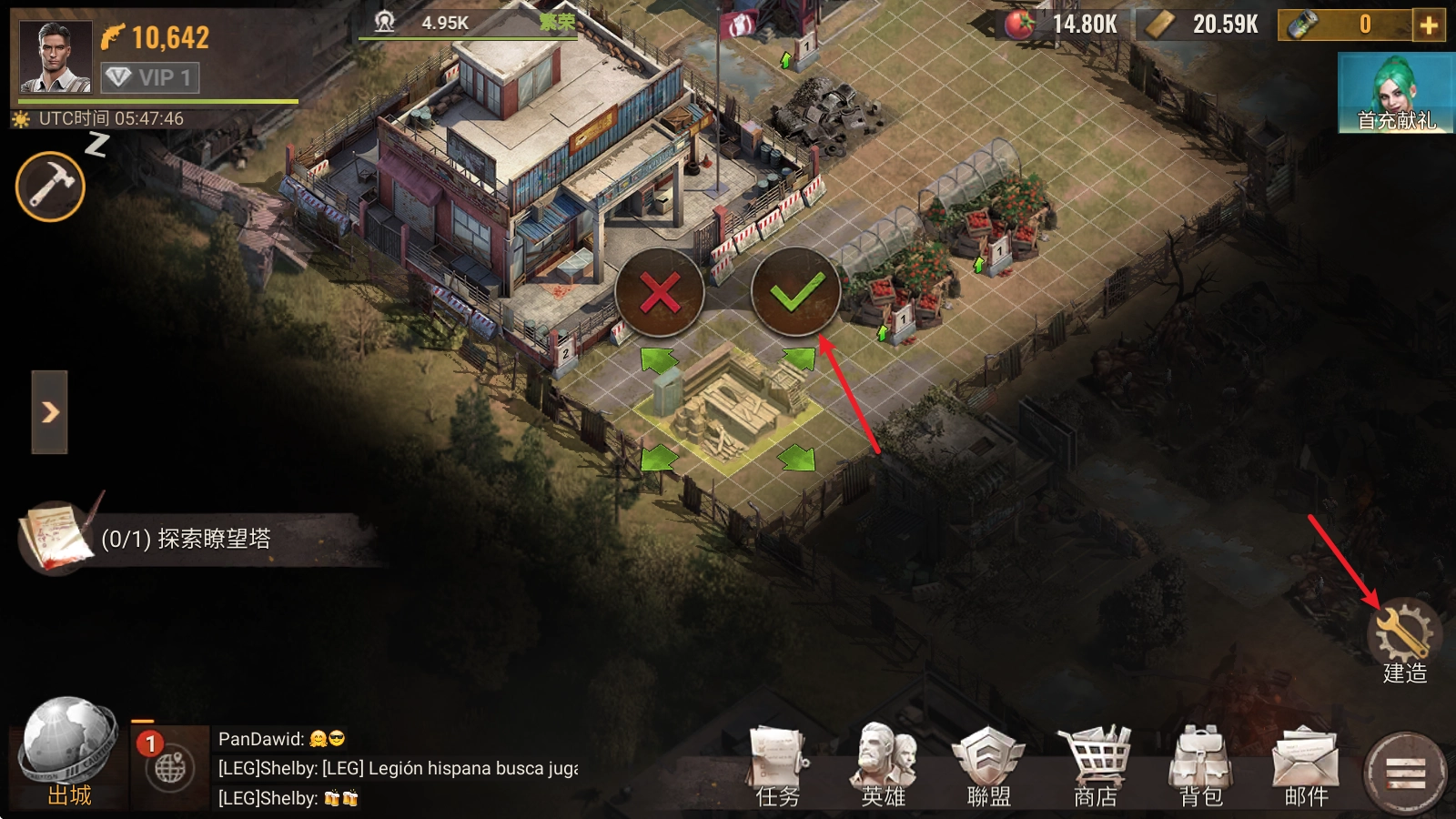Click the player avatar portrait
The image size is (1456, 819).
point(56,57)
